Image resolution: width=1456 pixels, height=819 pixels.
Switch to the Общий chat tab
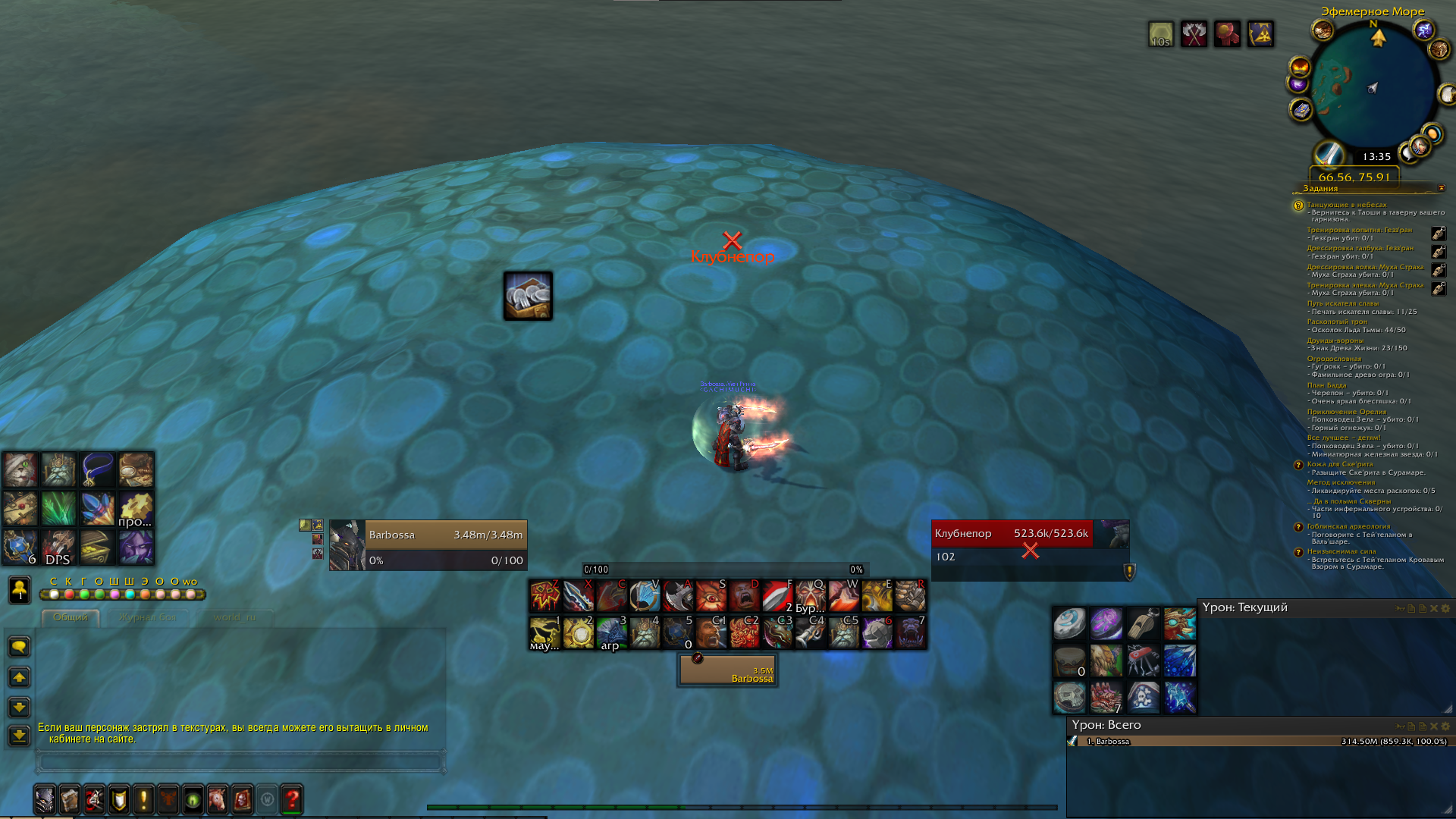coord(71,617)
